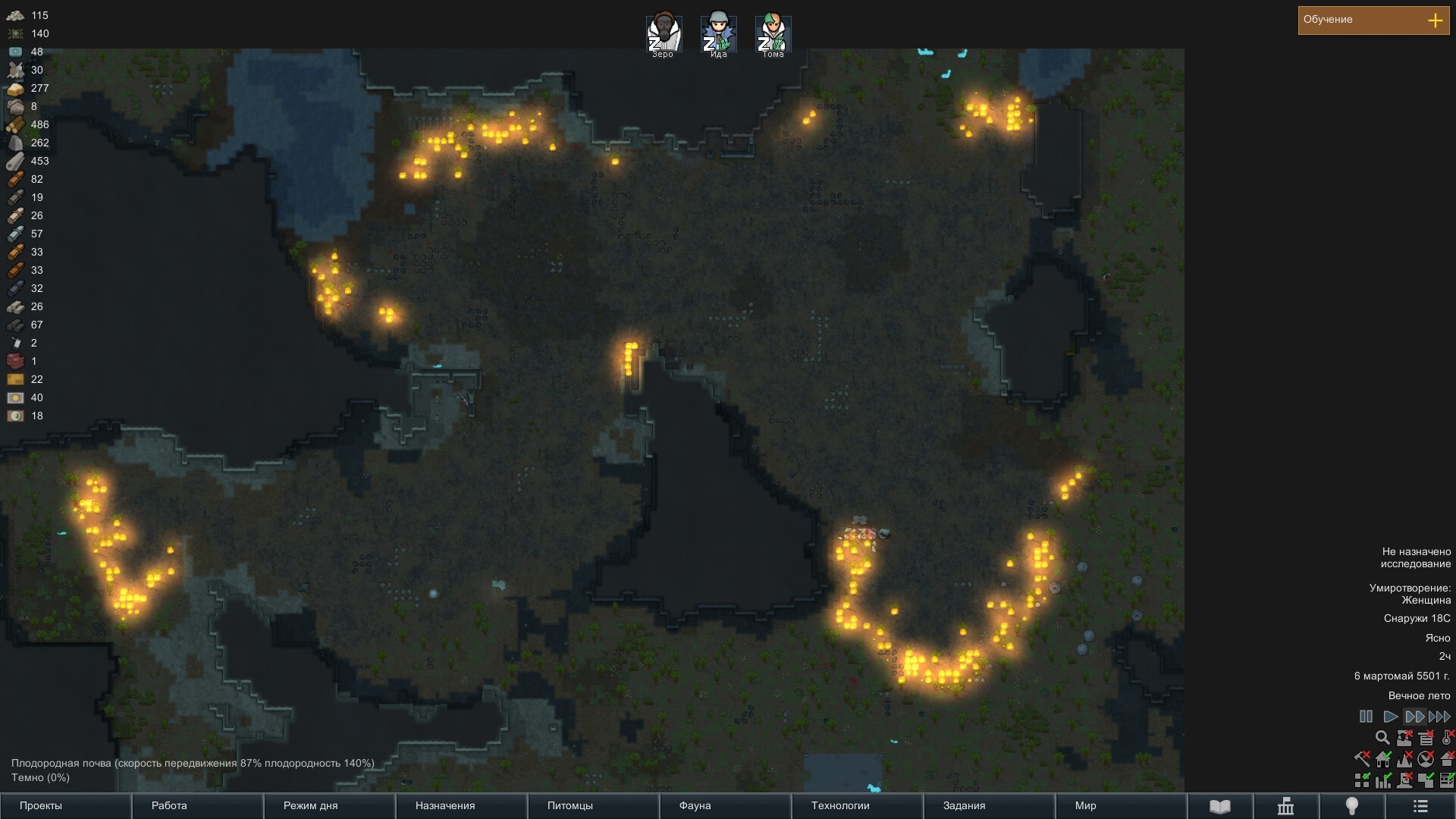Open the main menu list icon
The image size is (1456, 819).
coord(1420,806)
